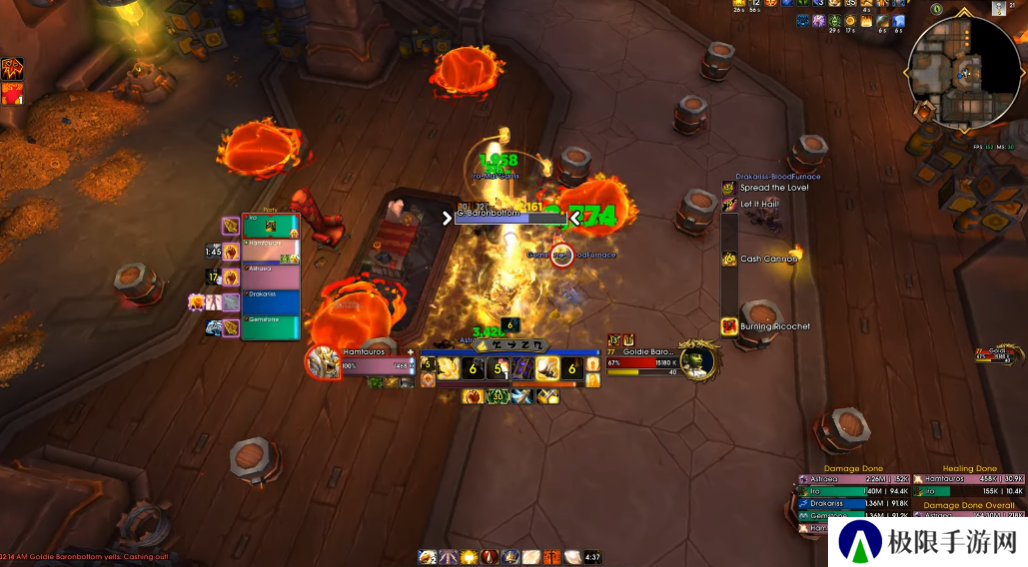Image resolution: width=1028 pixels, height=567 pixels.
Task: Select the Burning Ricochet ability icon
Action: (729, 326)
